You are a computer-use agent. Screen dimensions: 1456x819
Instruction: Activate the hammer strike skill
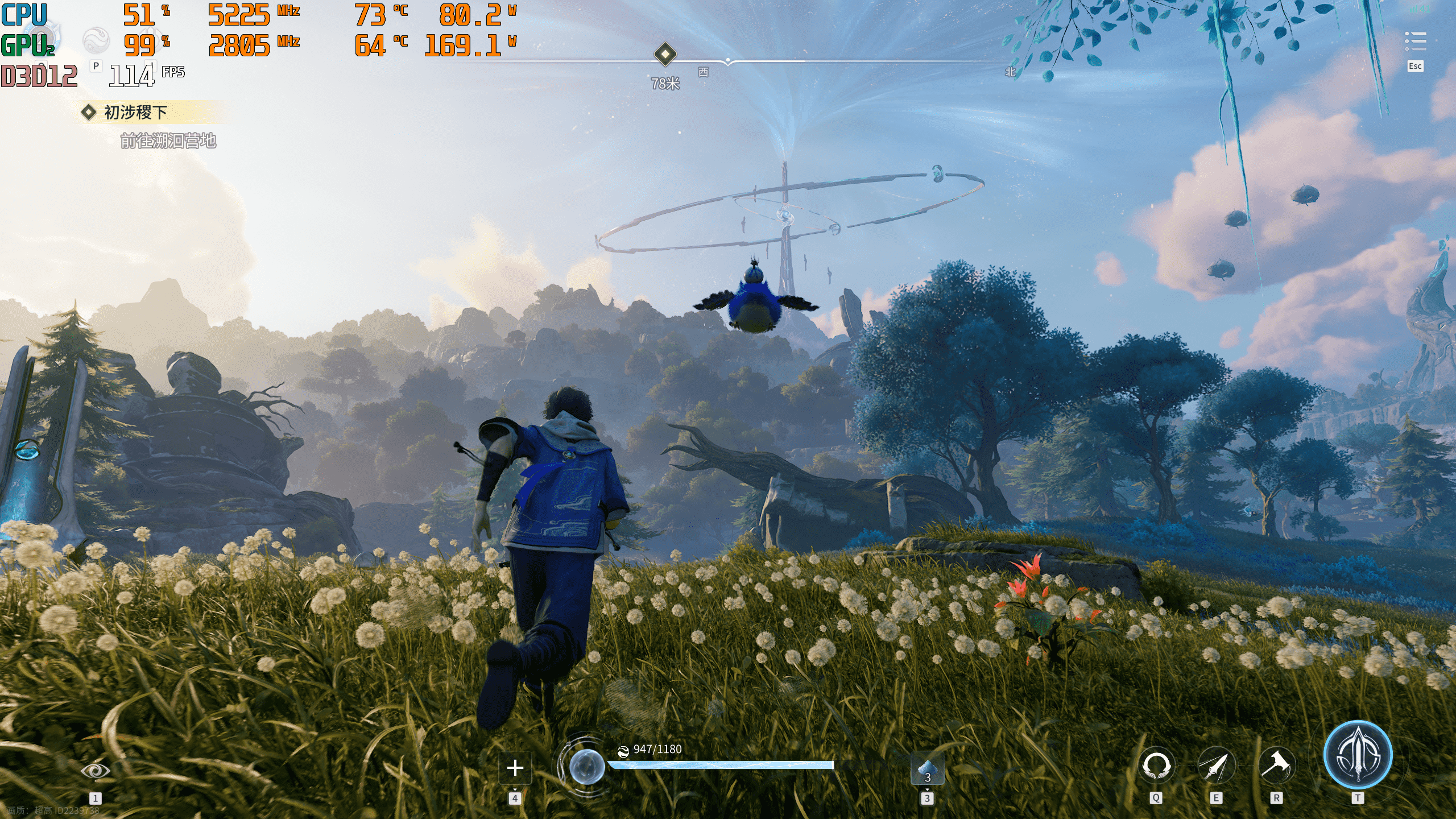[x=1276, y=766]
